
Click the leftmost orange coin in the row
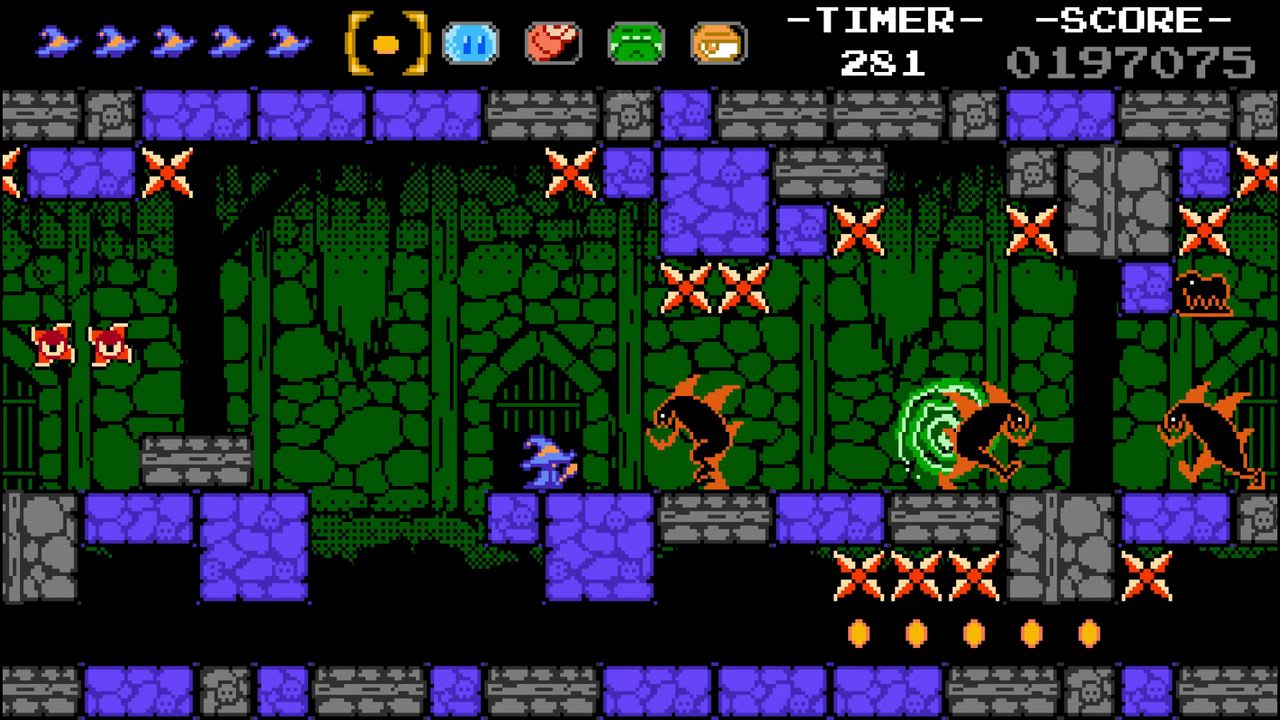pos(857,631)
